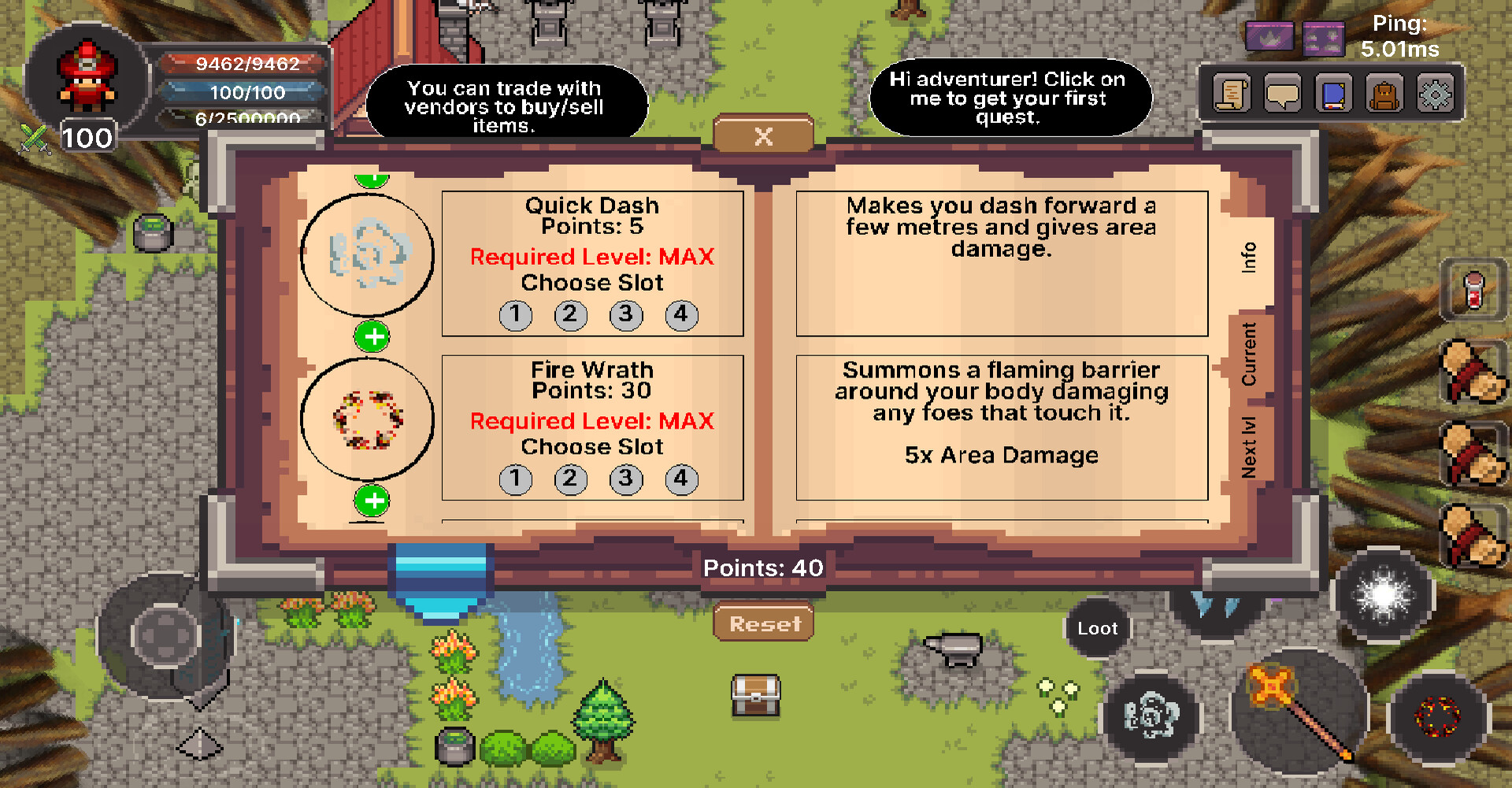Select slot 1 for Quick Dash
This screenshot has width=1512, height=788.
click(x=516, y=314)
